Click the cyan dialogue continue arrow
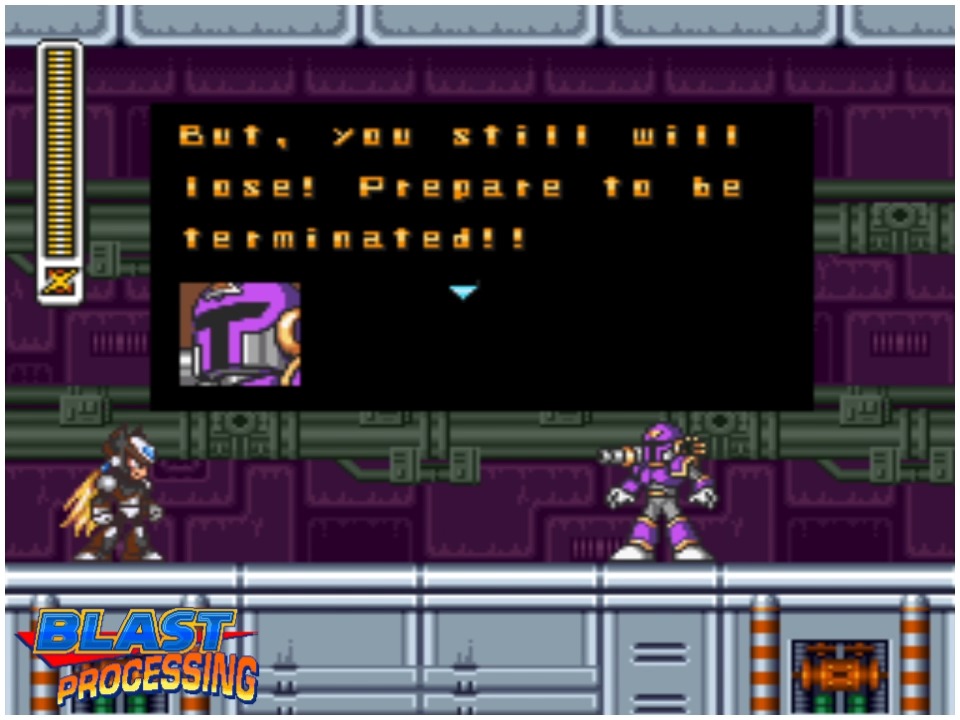 point(463,292)
